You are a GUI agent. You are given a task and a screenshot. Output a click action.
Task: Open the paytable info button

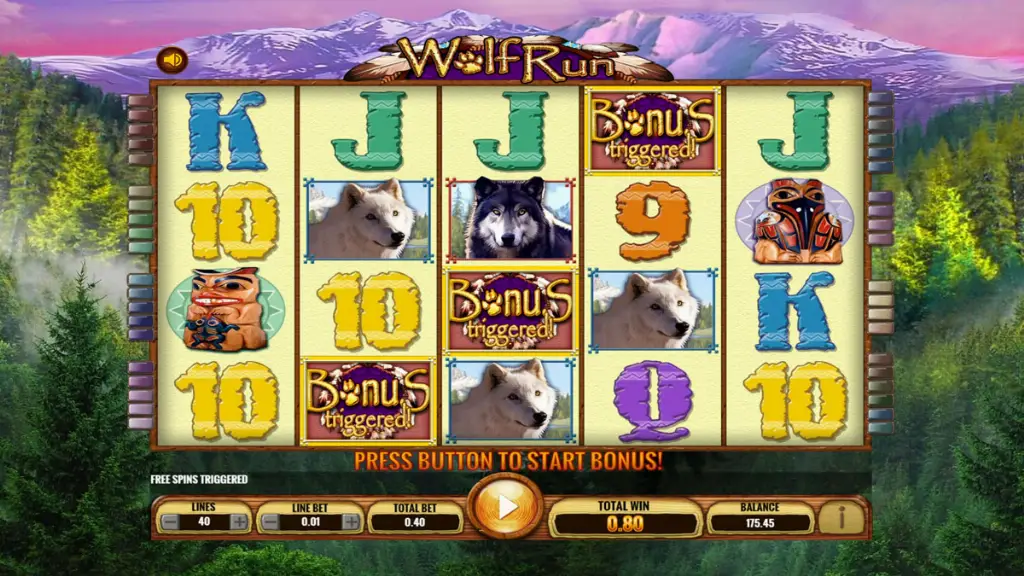[841, 518]
